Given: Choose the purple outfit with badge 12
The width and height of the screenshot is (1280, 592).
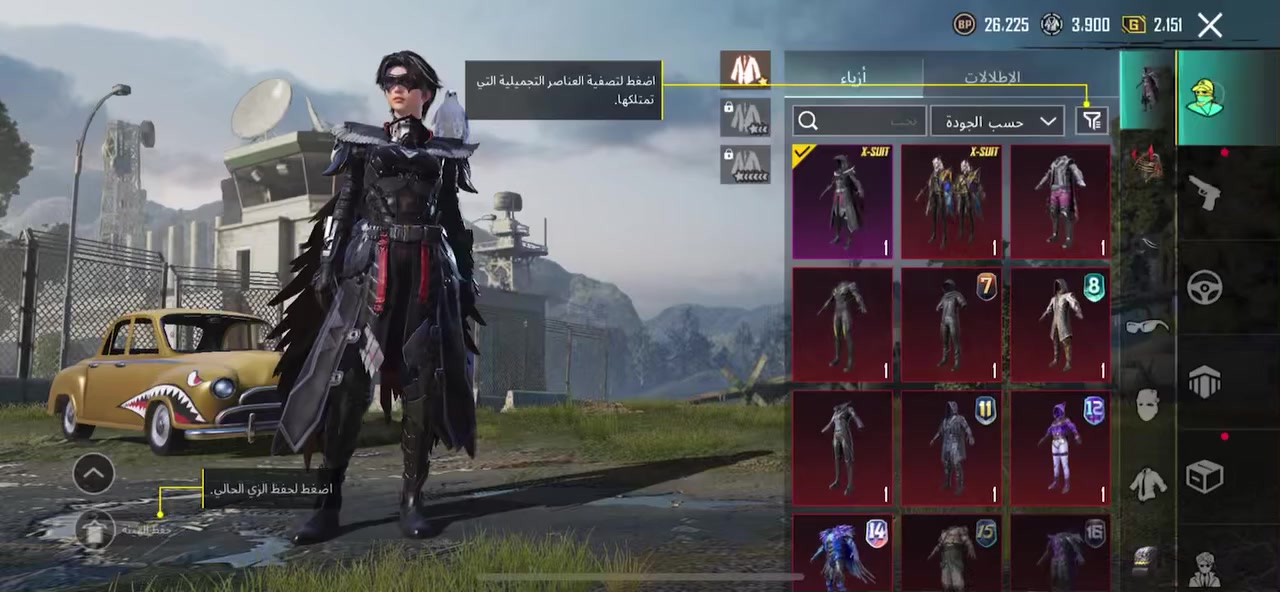Looking at the screenshot, I should pyautogui.click(x=1060, y=447).
